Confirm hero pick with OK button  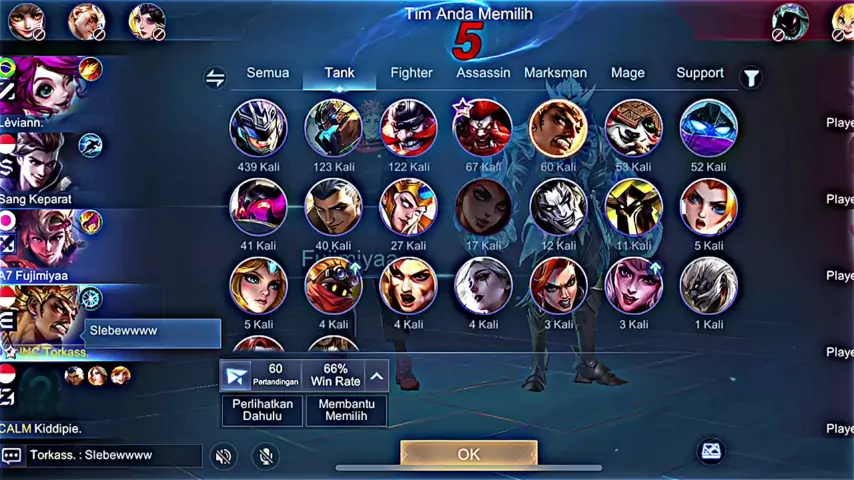468,454
